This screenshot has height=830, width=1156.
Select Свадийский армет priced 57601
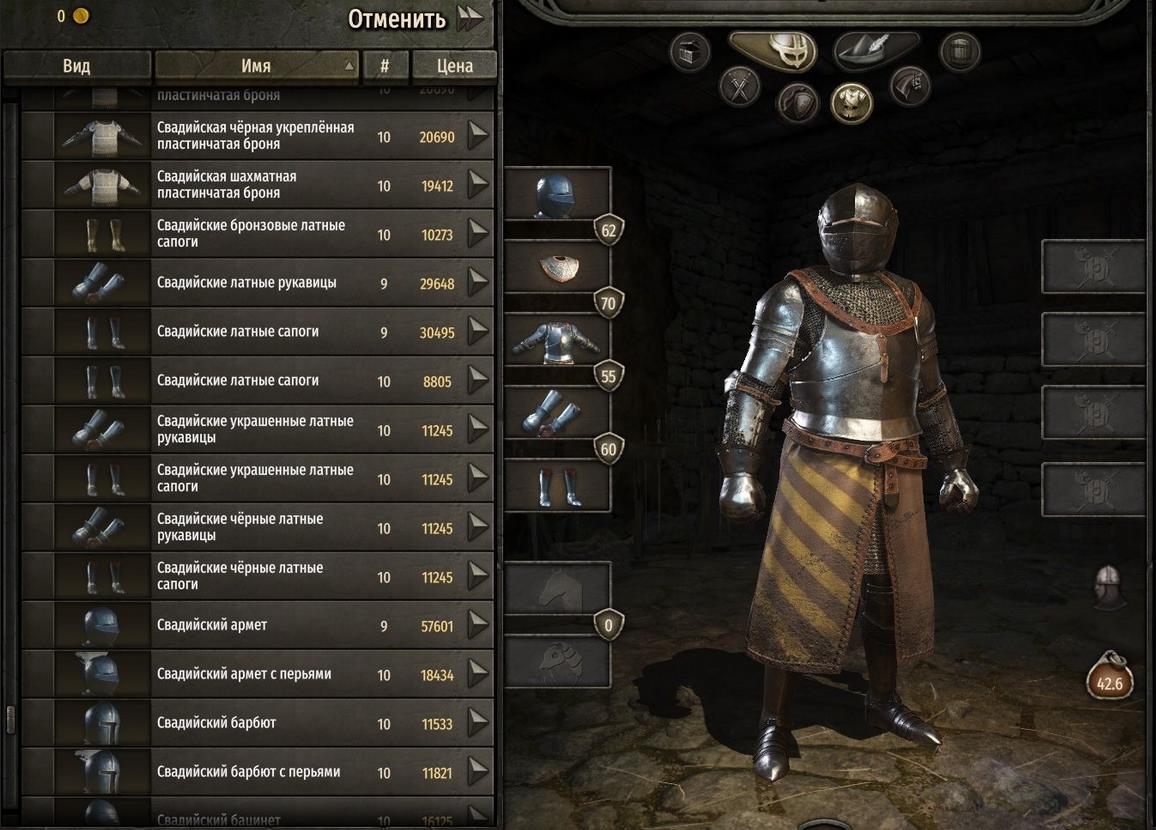point(256,626)
